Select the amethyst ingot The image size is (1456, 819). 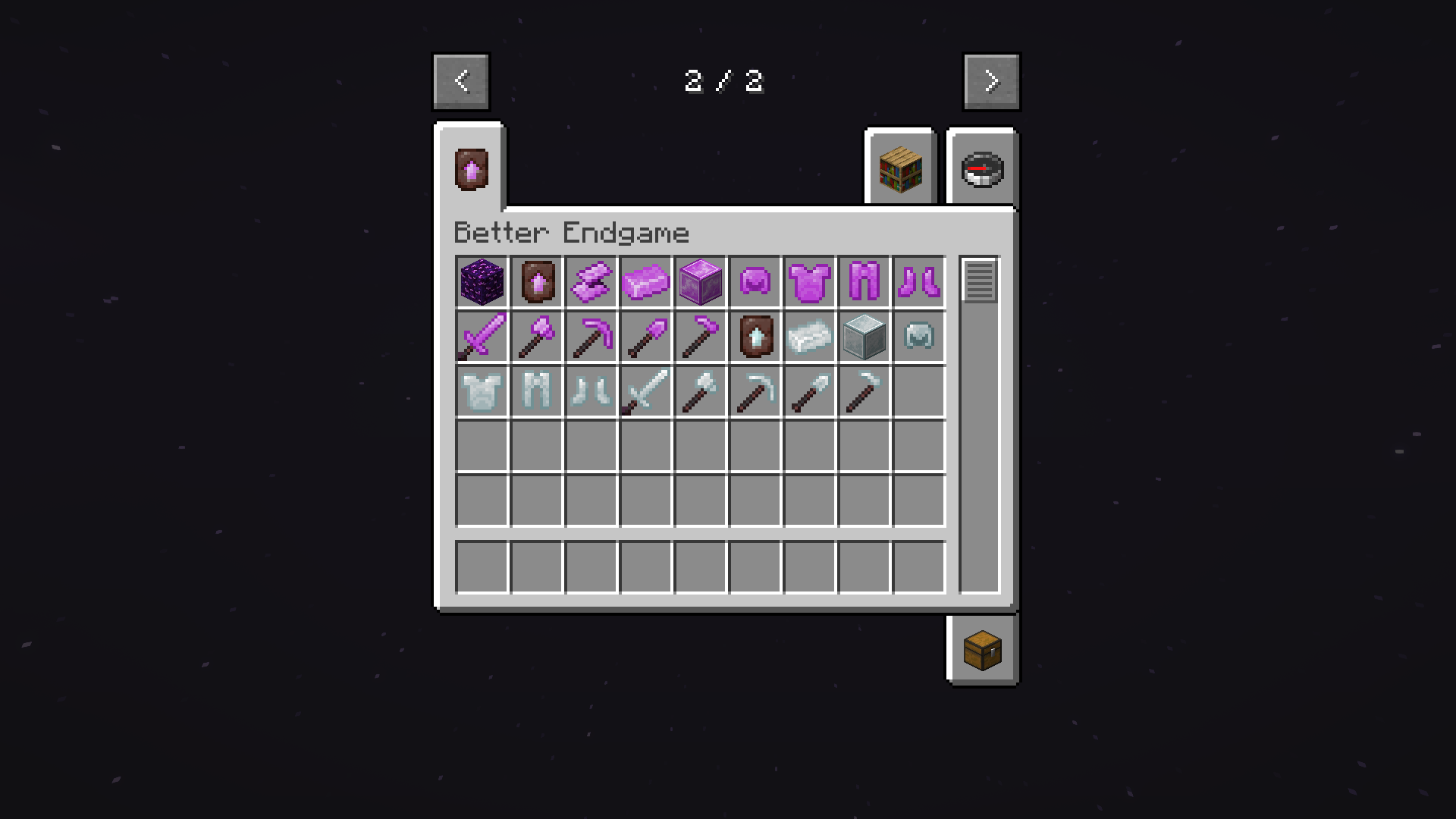click(x=645, y=282)
